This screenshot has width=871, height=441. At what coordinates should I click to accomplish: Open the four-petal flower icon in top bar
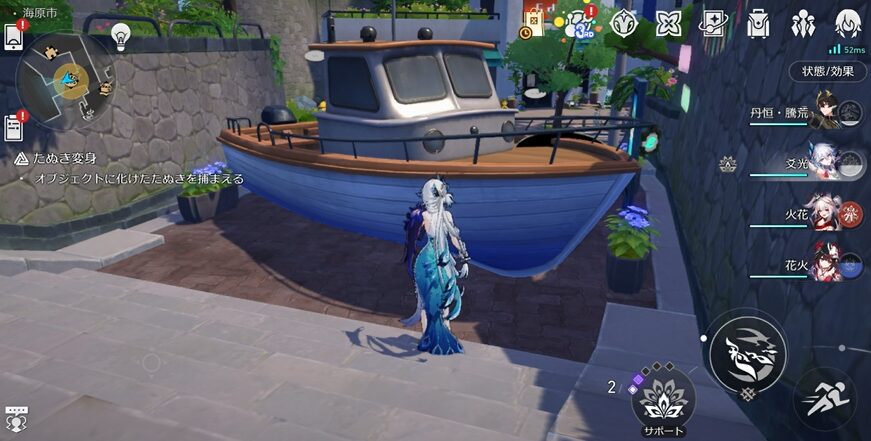[x=668, y=23]
